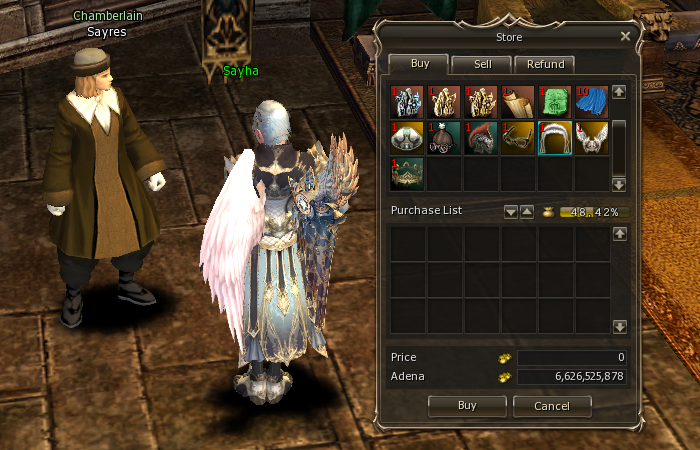Open the Refund tab
Image resolution: width=700 pixels, height=450 pixels.
(544, 64)
